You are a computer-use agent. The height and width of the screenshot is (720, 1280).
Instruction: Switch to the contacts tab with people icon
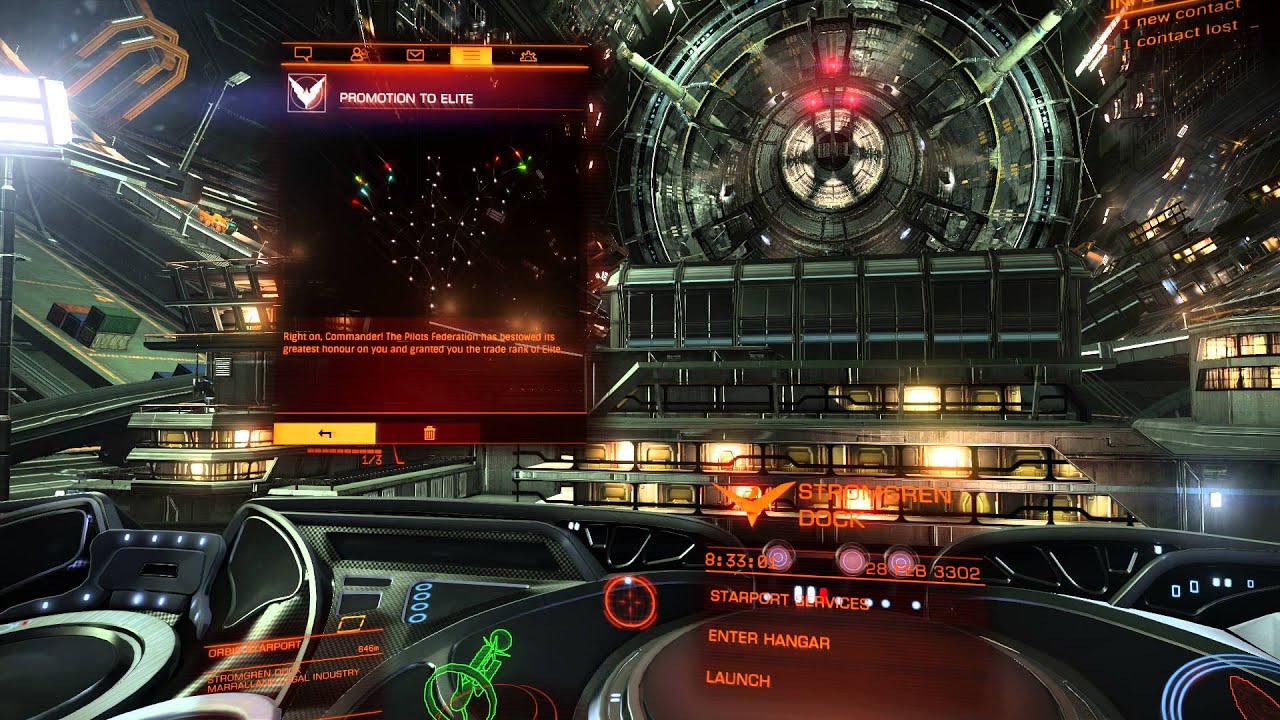click(x=359, y=55)
